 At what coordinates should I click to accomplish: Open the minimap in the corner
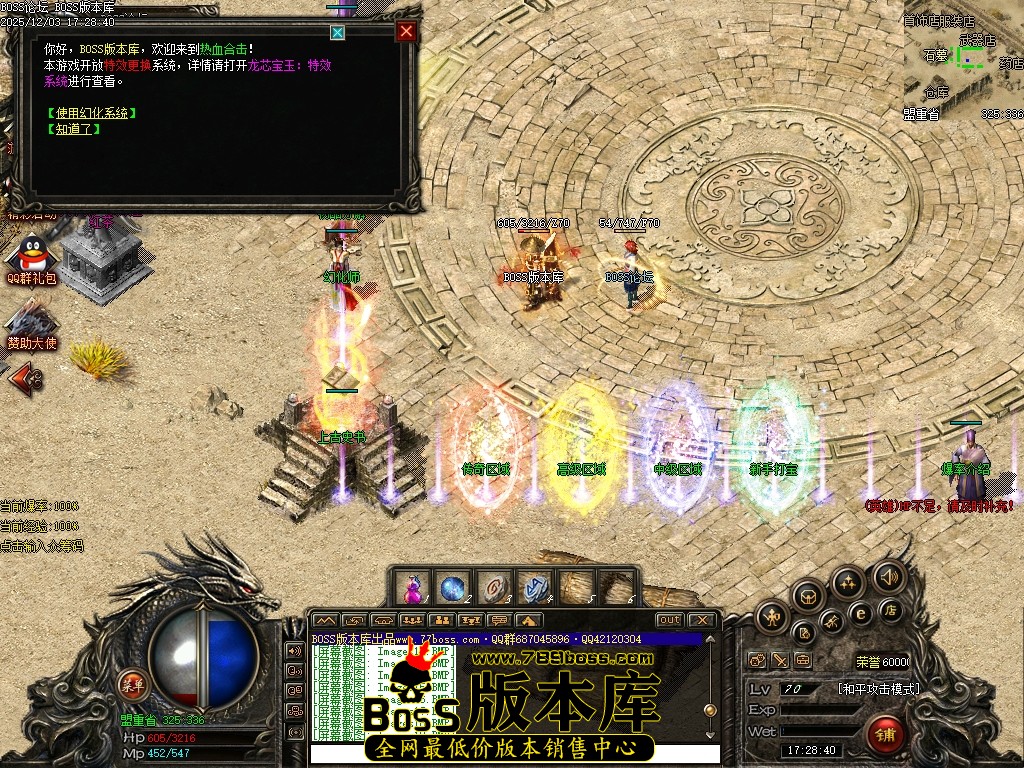click(x=962, y=62)
